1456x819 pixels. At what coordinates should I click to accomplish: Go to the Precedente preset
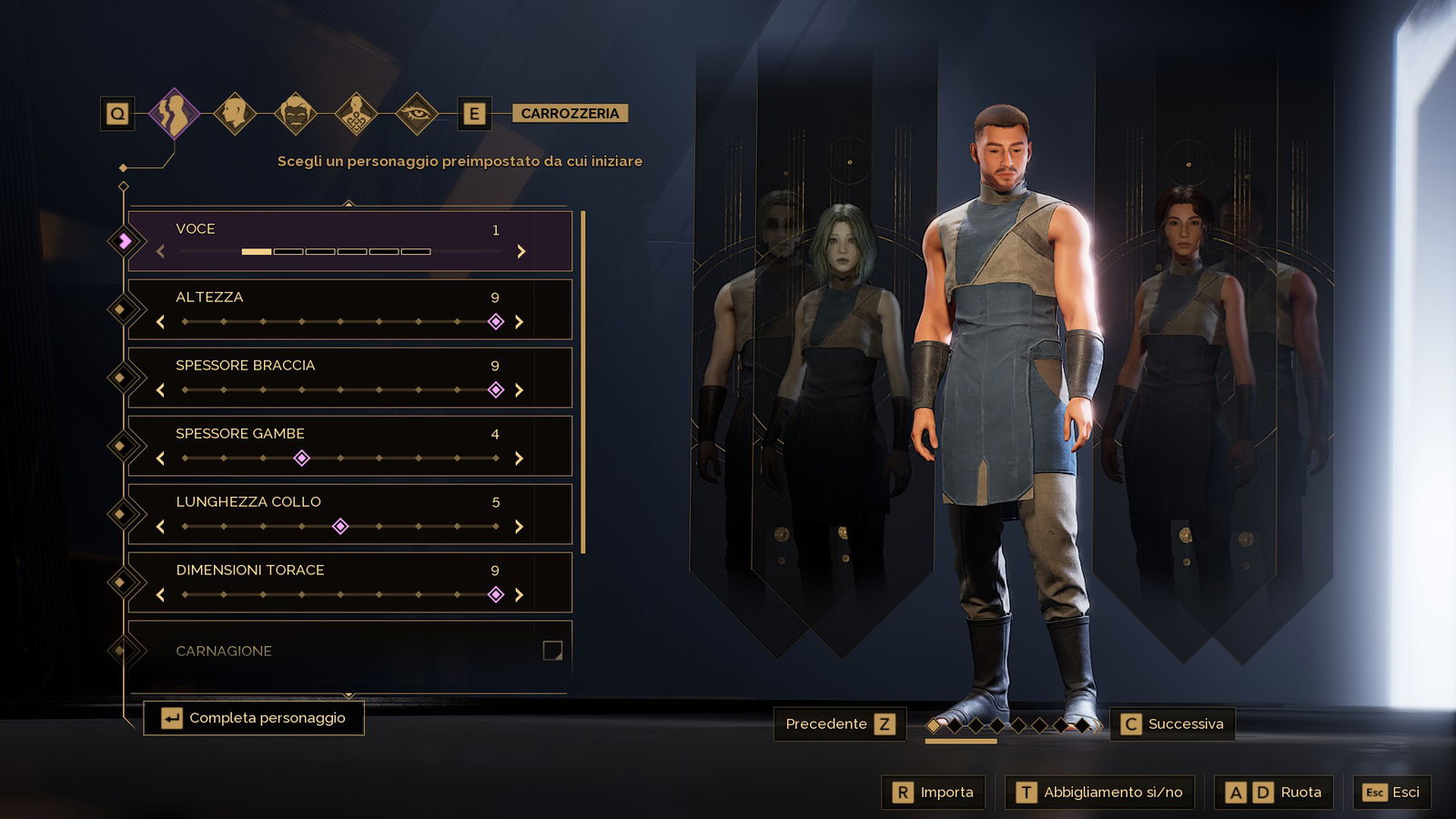tap(839, 724)
